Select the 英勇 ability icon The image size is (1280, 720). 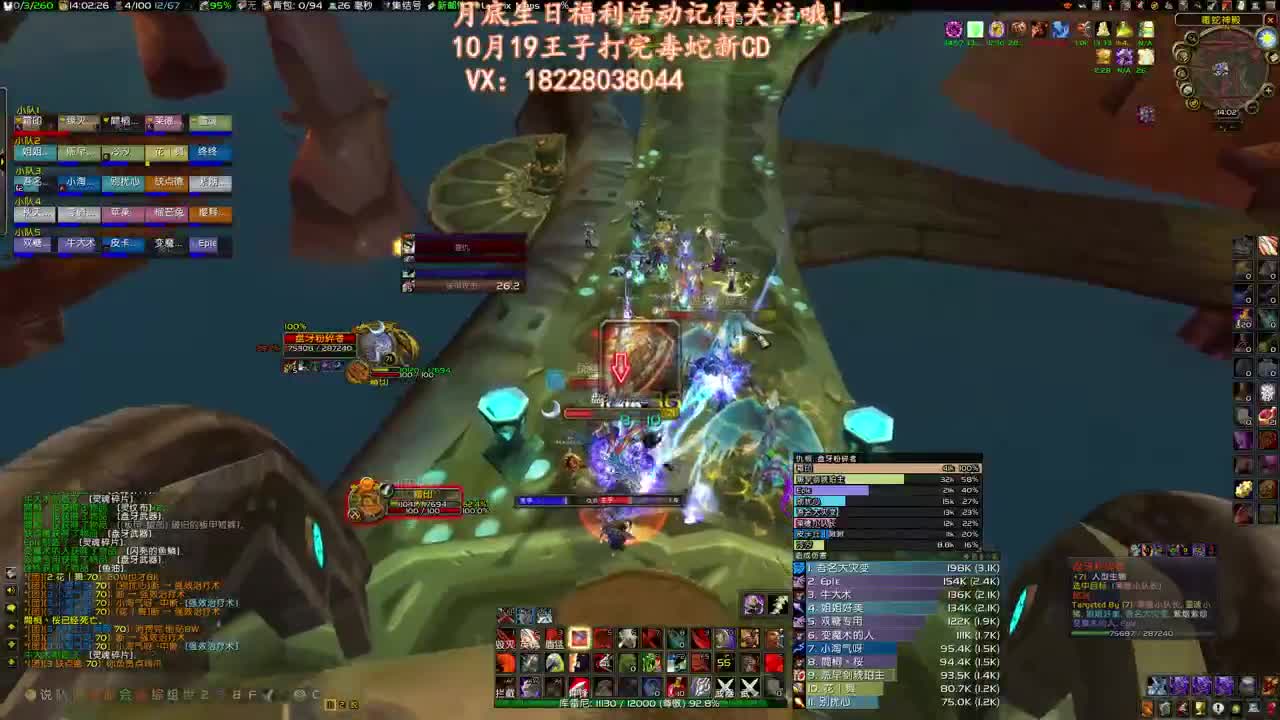(531, 640)
